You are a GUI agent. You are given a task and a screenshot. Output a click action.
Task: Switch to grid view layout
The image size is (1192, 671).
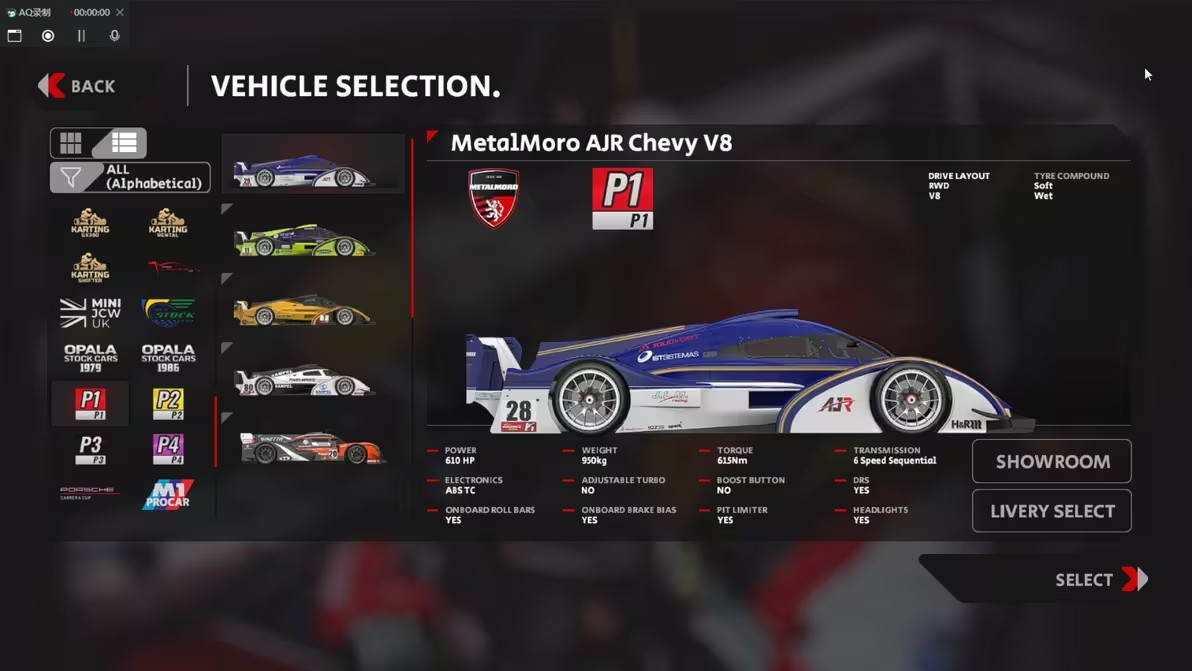[x=71, y=143]
